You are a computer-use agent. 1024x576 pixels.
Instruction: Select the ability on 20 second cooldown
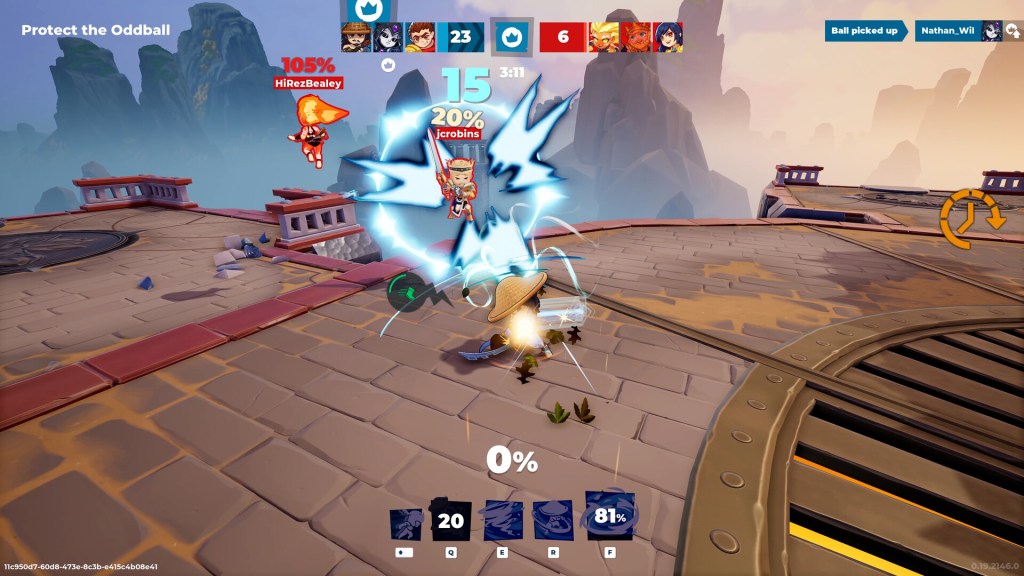coord(451,520)
